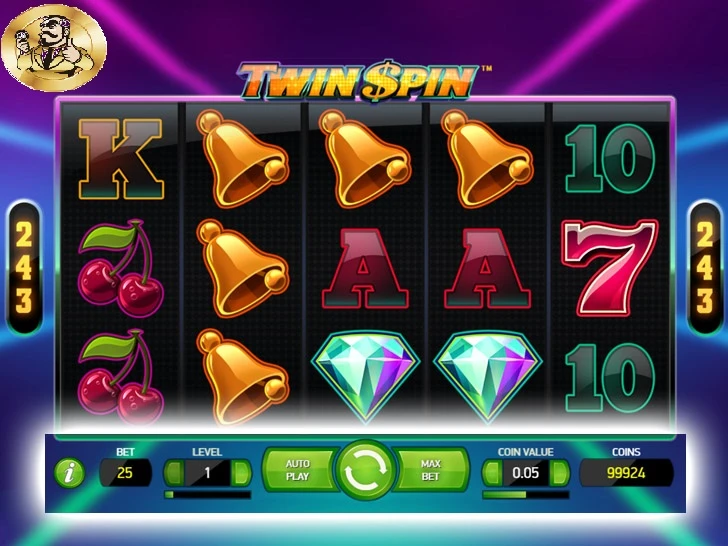The height and width of the screenshot is (546, 728).
Task: Adjust the Coin Value slider bar
Action: click(525, 494)
